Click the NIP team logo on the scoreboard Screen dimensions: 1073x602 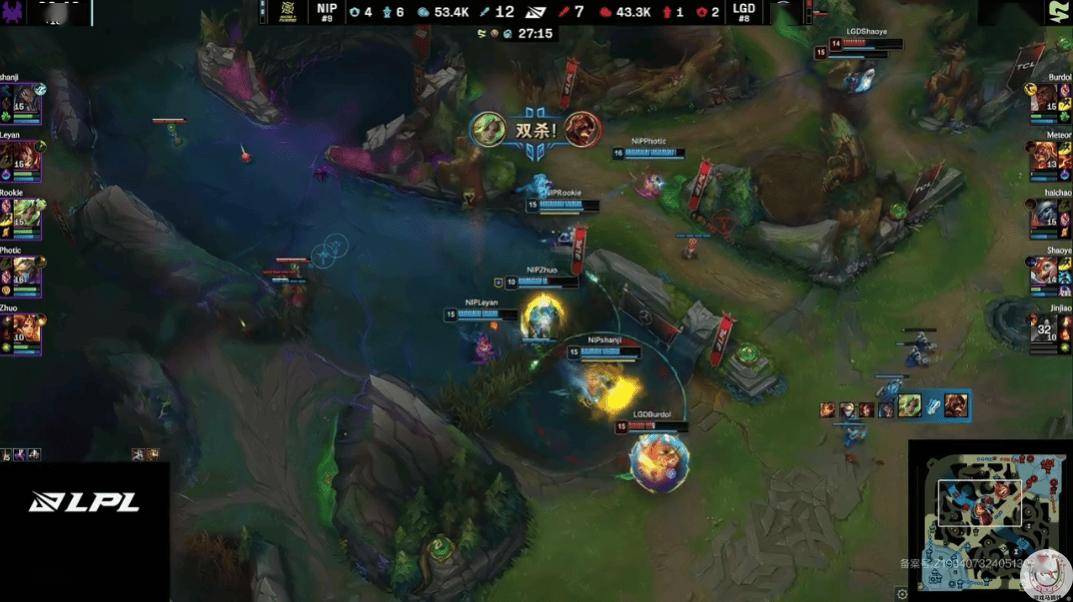288,12
